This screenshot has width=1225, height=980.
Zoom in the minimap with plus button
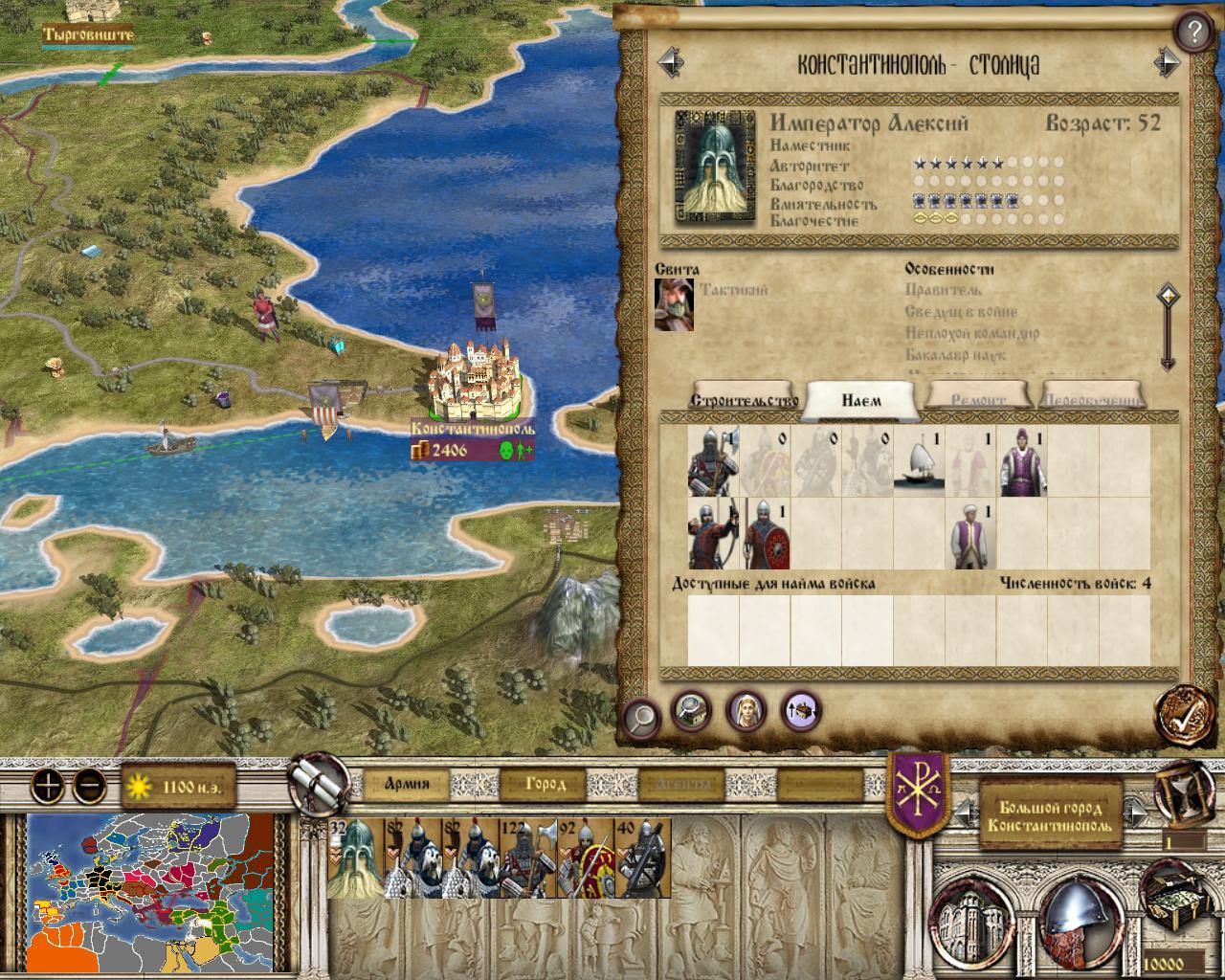(x=49, y=787)
